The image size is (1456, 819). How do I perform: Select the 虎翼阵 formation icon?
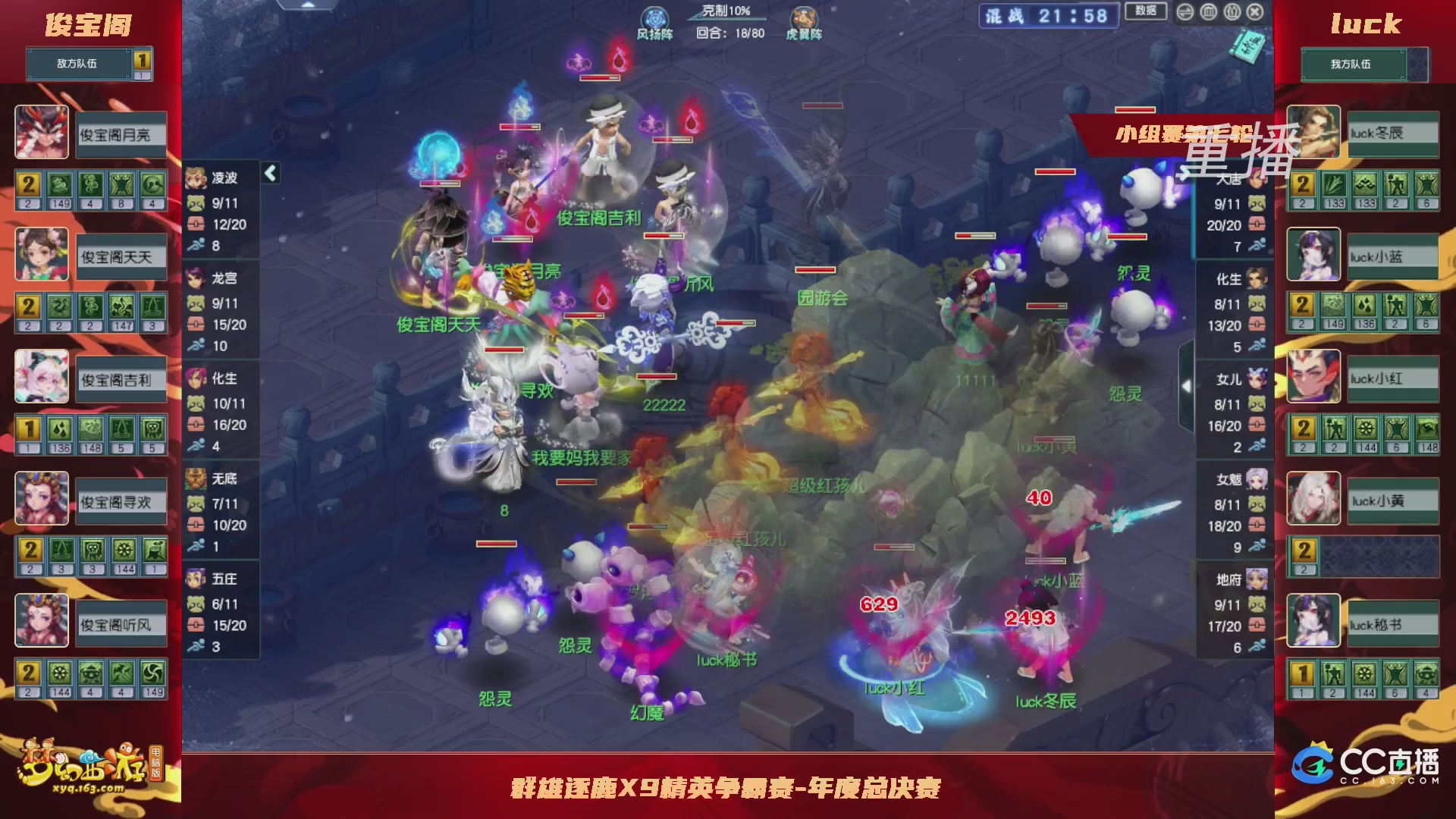(805, 17)
